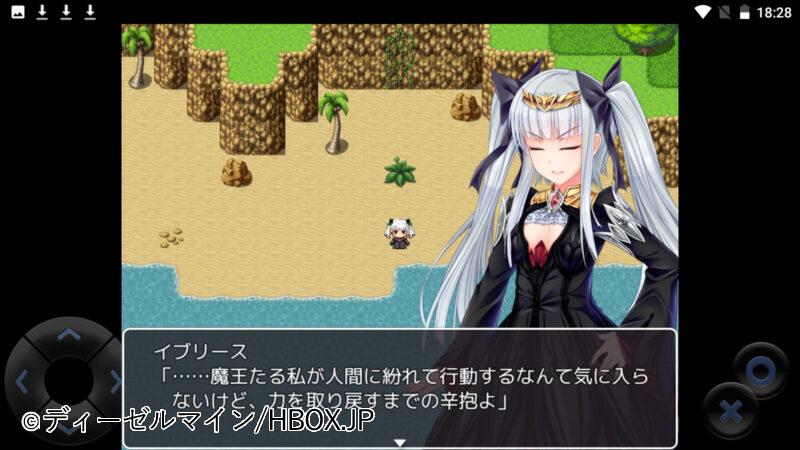
Task: Tap the right arrow on the virtual d-pad
Action: [113, 380]
